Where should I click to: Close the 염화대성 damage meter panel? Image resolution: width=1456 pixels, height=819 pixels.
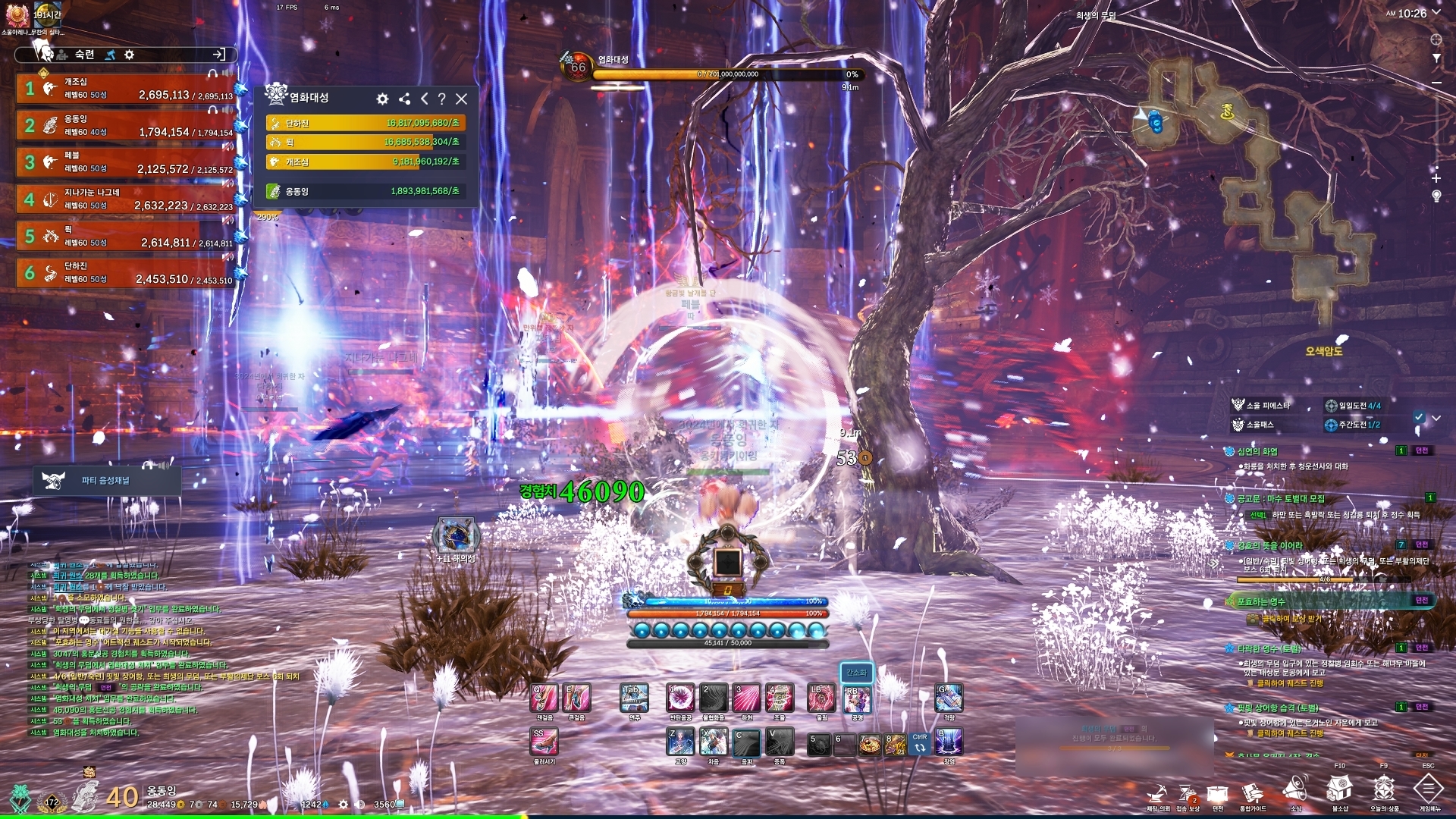(461, 99)
